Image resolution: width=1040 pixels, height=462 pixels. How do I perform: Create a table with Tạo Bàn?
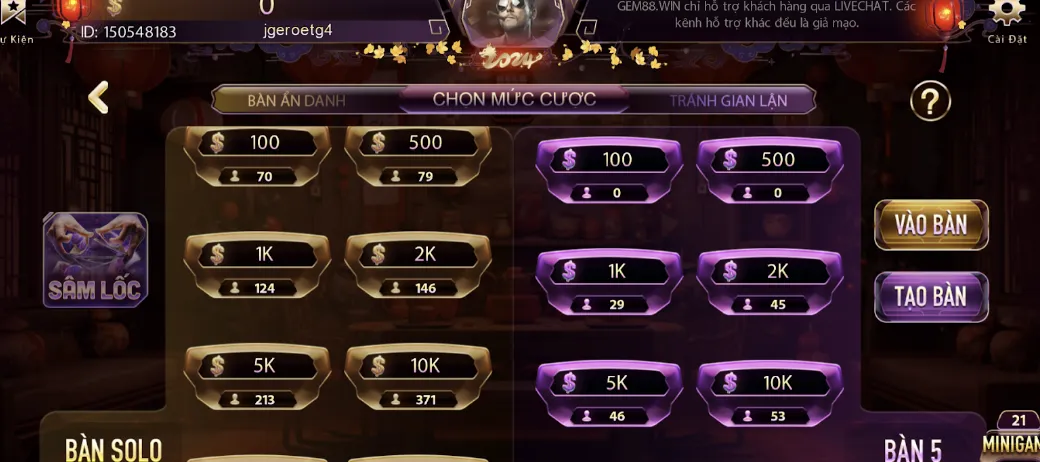click(x=931, y=297)
